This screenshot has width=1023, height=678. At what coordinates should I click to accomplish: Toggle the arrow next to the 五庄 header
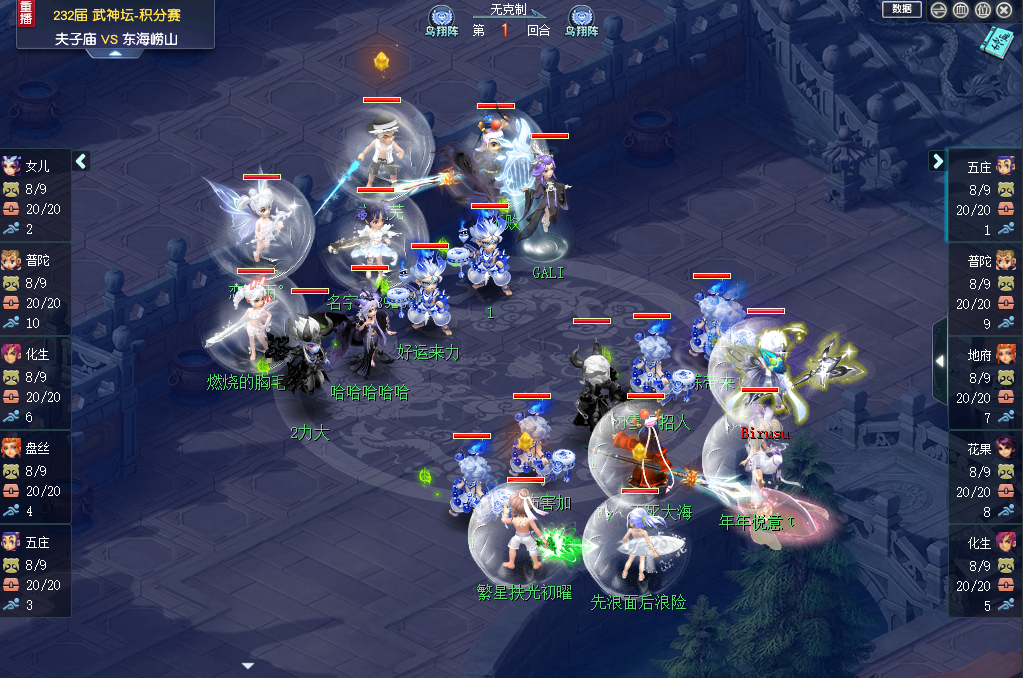click(x=937, y=160)
